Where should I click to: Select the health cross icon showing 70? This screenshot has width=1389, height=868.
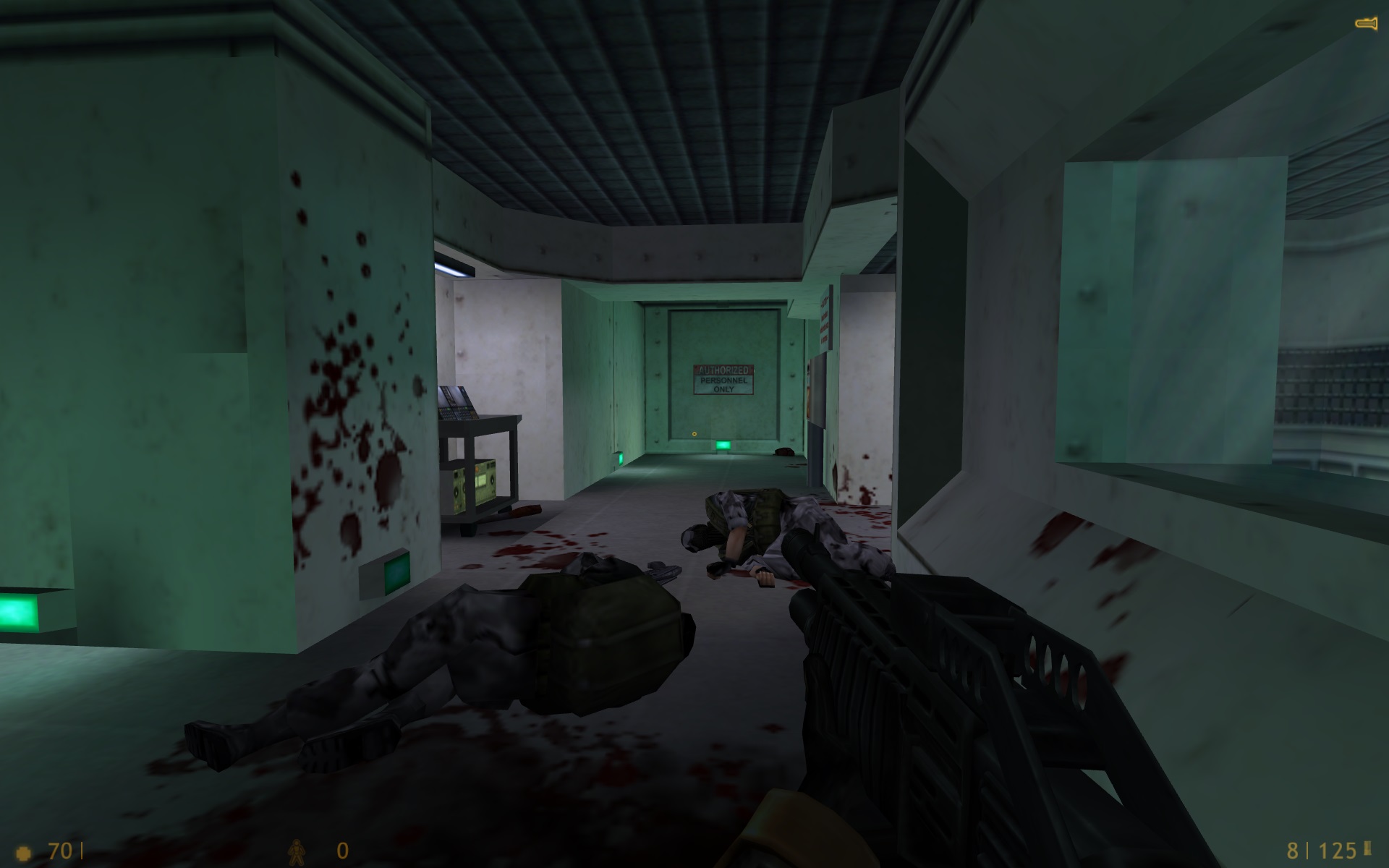coord(24,851)
